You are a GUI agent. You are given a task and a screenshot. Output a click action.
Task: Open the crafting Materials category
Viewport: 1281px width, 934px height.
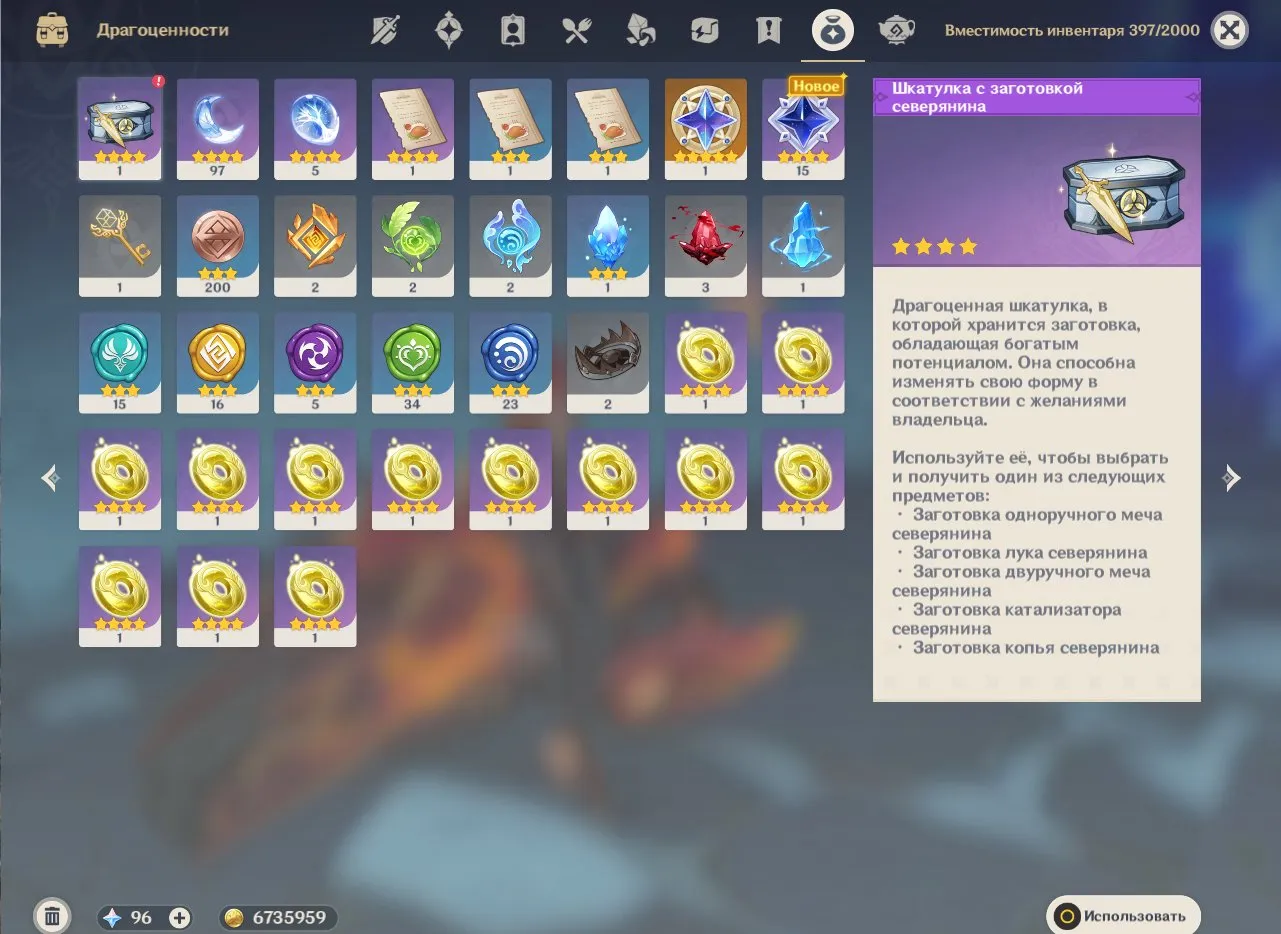pos(639,29)
